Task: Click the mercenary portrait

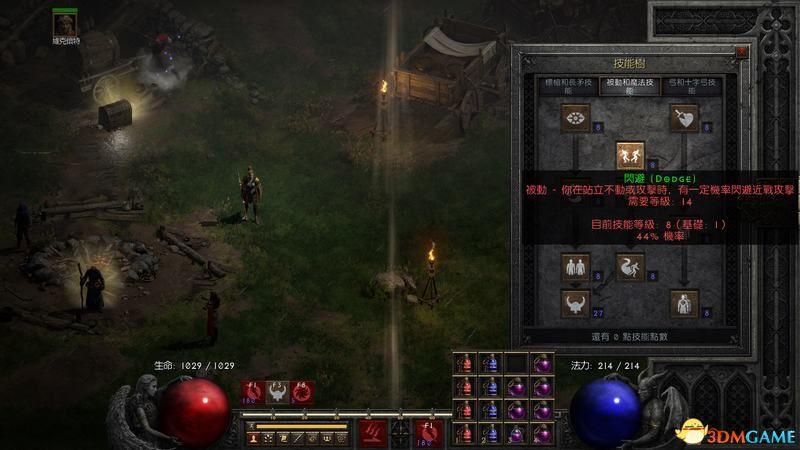Action: [67, 22]
